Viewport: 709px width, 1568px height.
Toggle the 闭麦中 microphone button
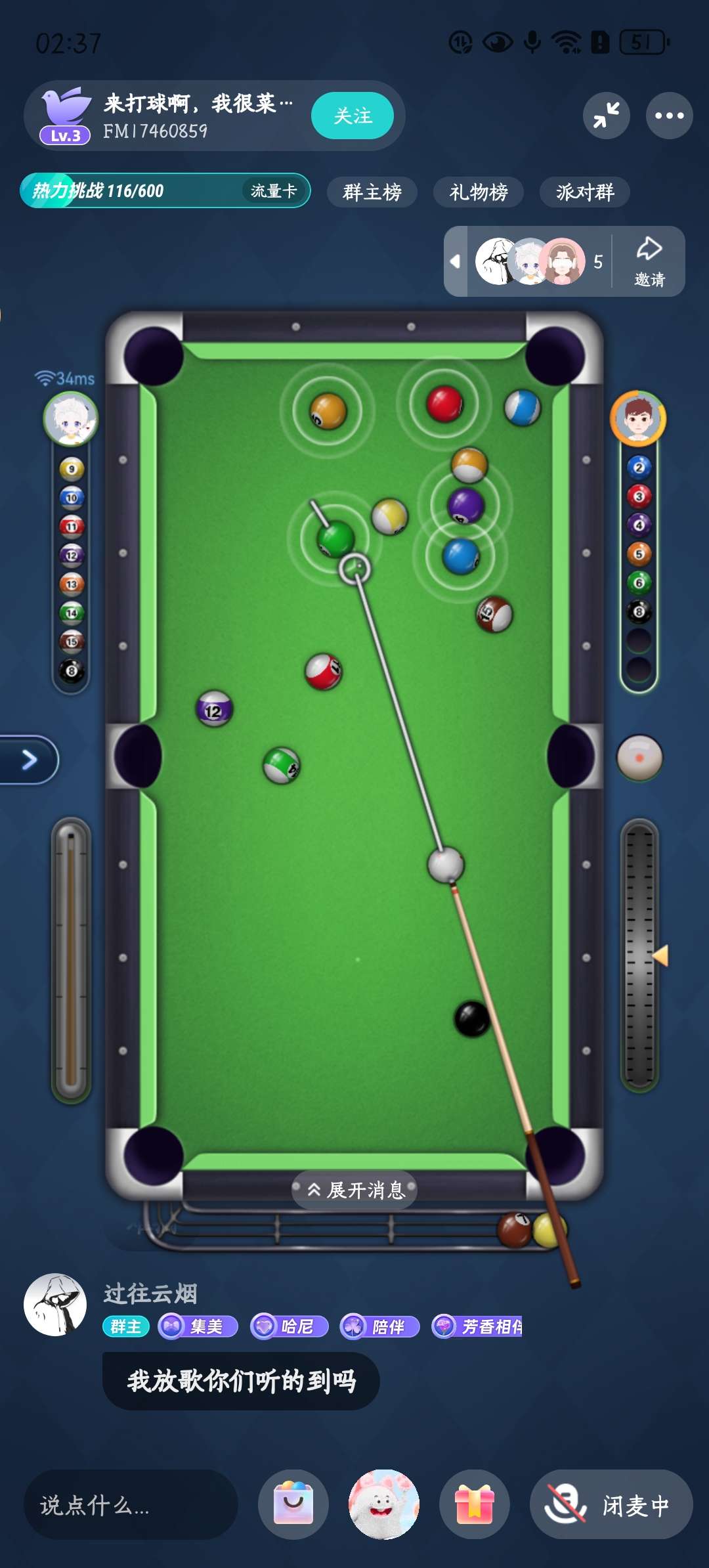pos(611,1504)
